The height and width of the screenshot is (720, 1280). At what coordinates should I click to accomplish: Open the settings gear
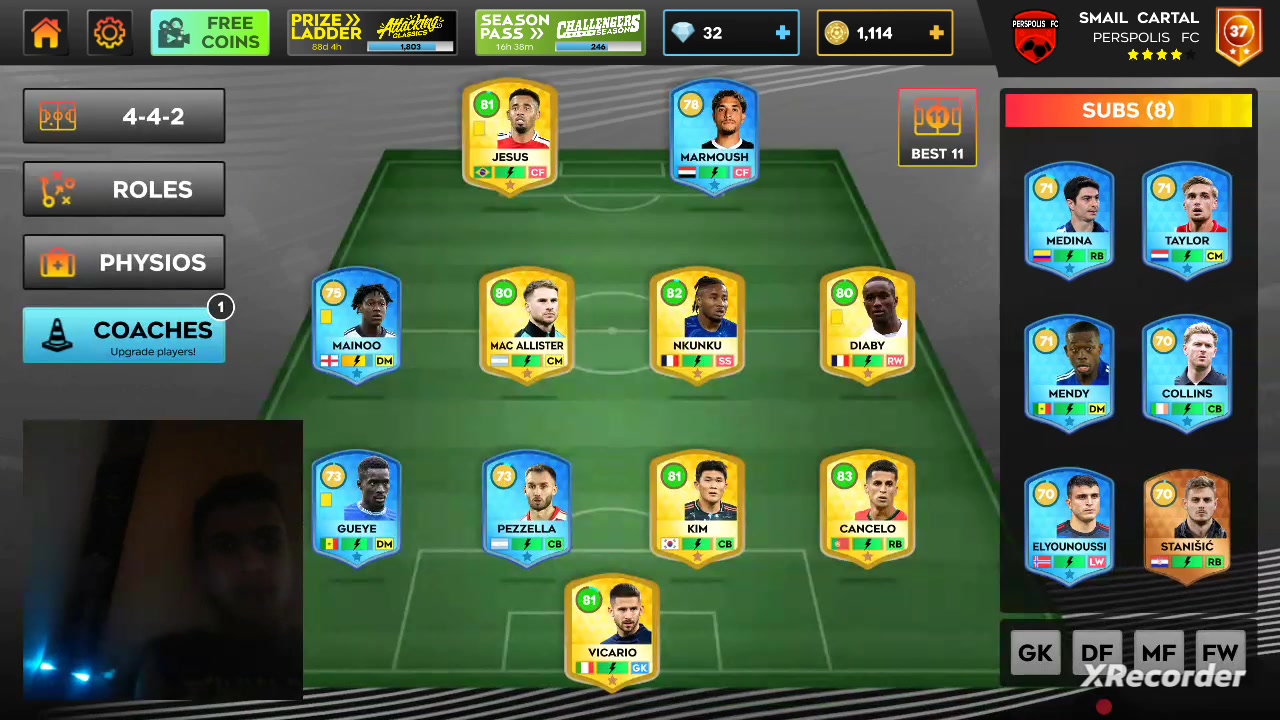pyautogui.click(x=109, y=33)
